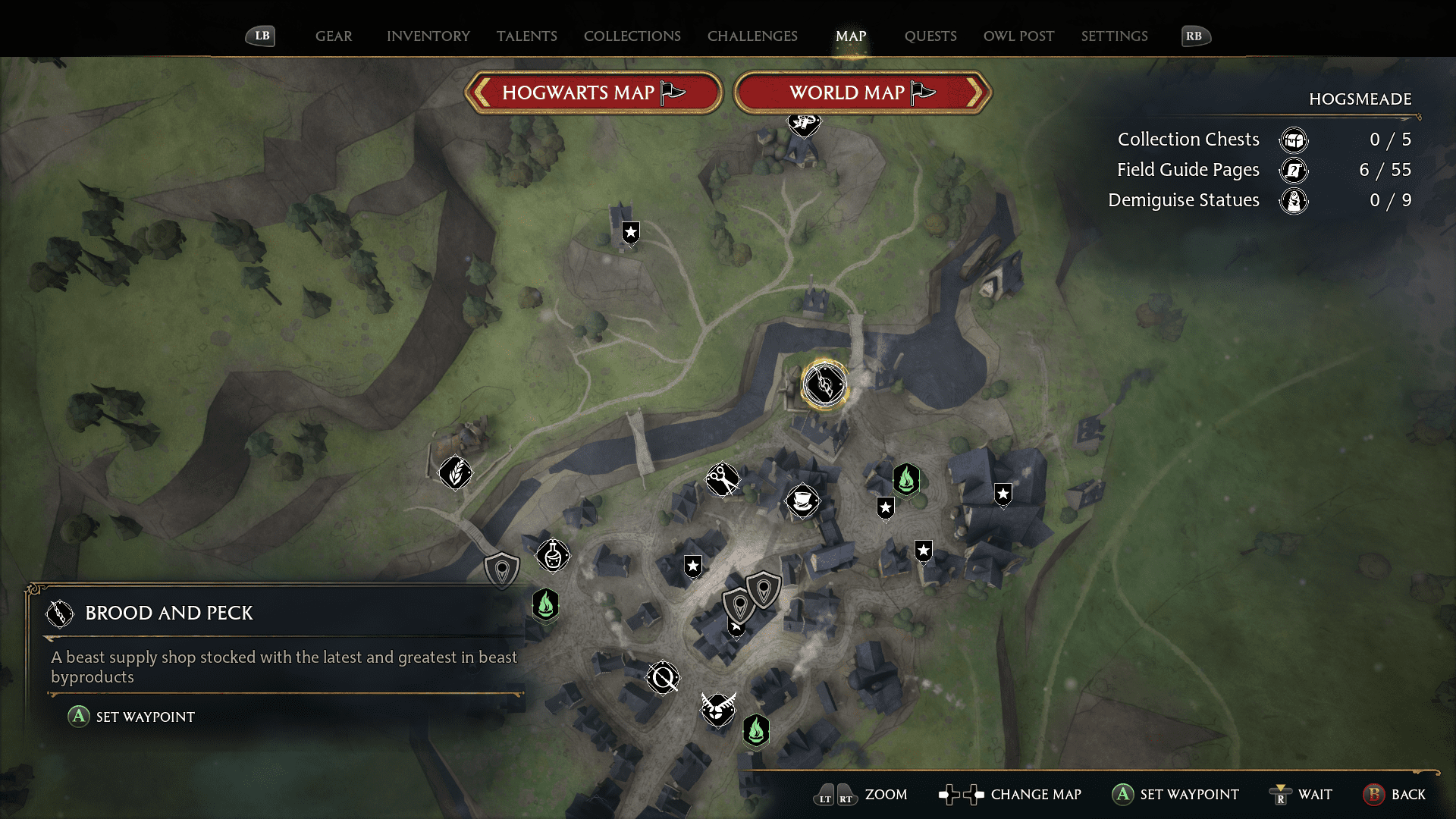
Task: Click the Field Guide Pages tracker icon
Action: point(1294,171)
